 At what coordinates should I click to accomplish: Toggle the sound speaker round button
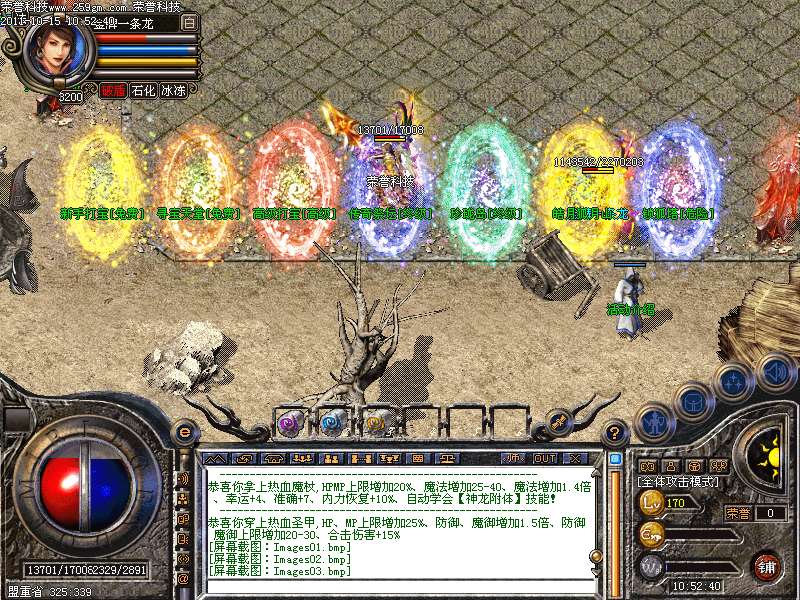(x=774, y=371)
